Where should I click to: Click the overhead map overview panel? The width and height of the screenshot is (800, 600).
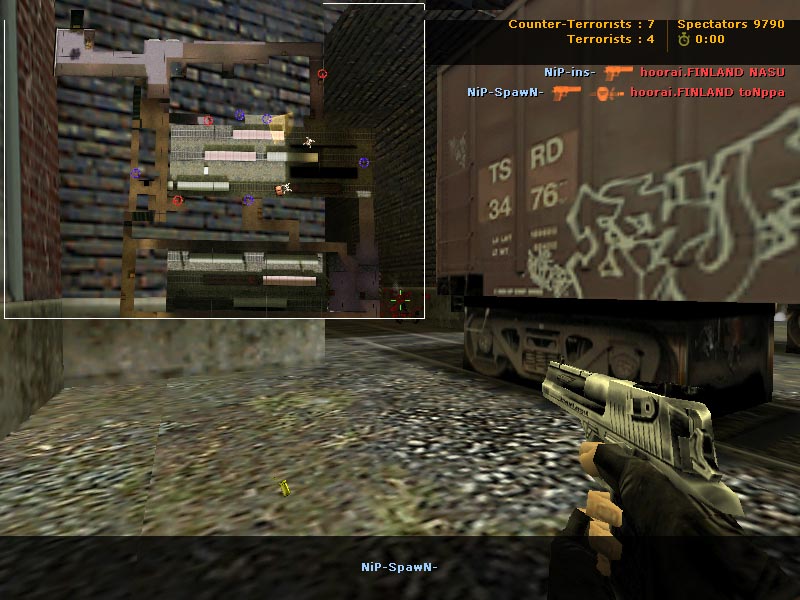click(x=214, y=161)
